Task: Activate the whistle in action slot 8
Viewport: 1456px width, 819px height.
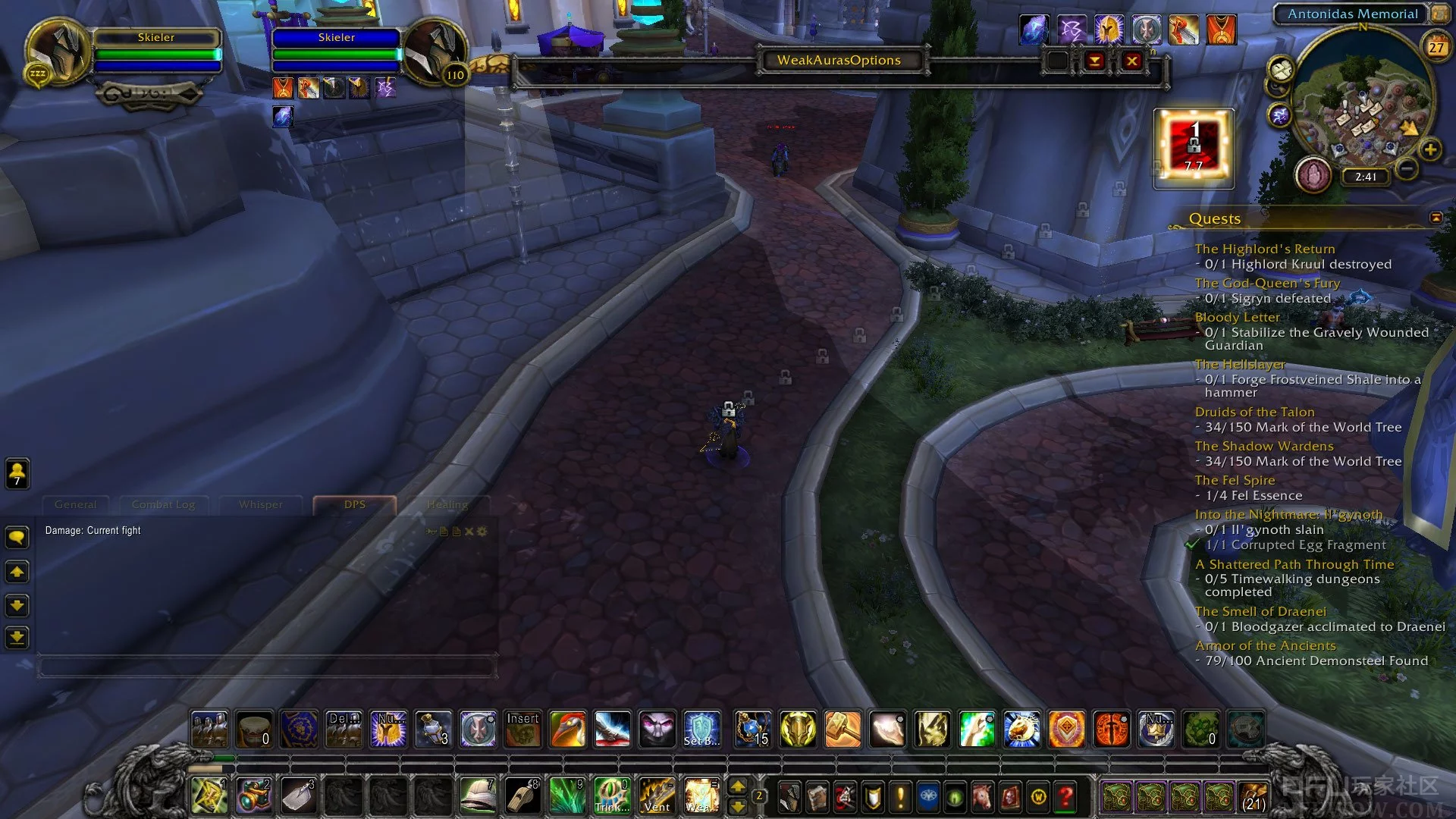Action: click(x=522, y=796)
